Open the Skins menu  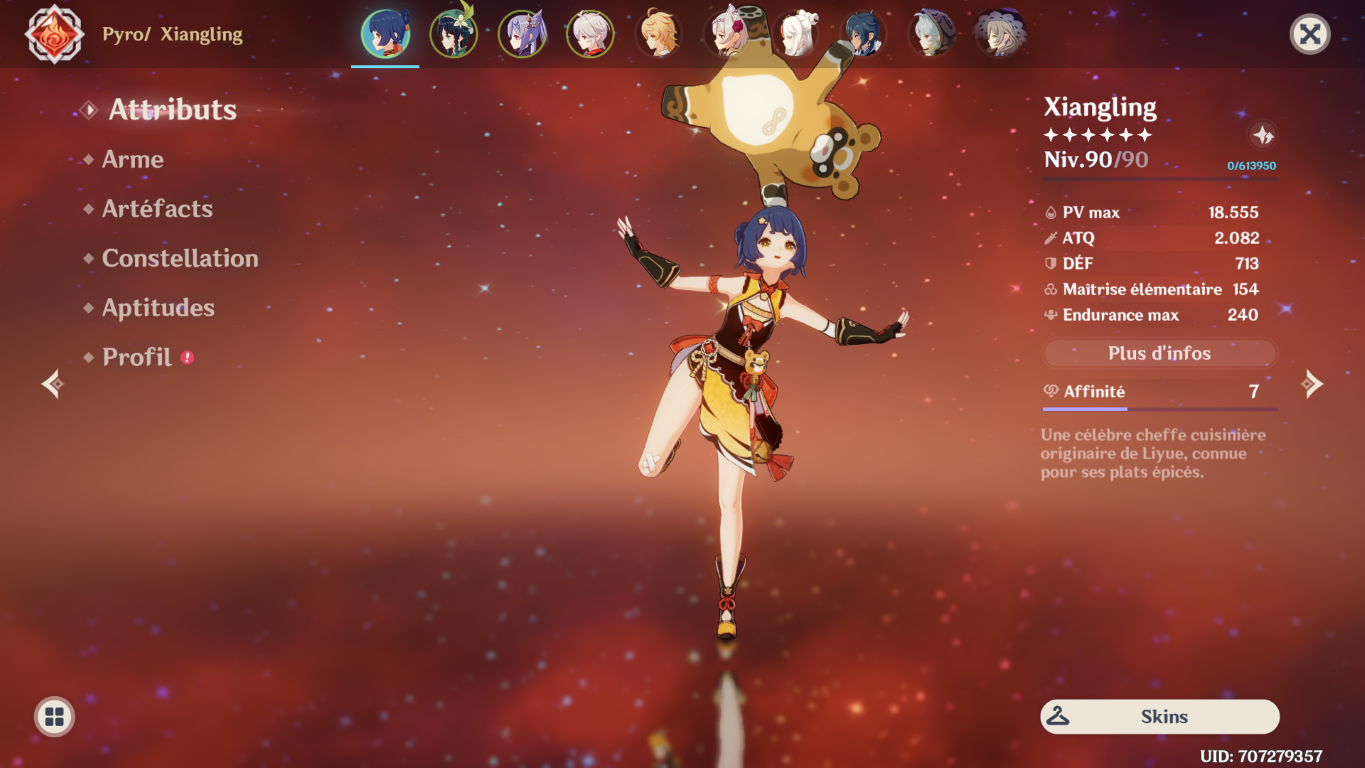point(1159,716)
